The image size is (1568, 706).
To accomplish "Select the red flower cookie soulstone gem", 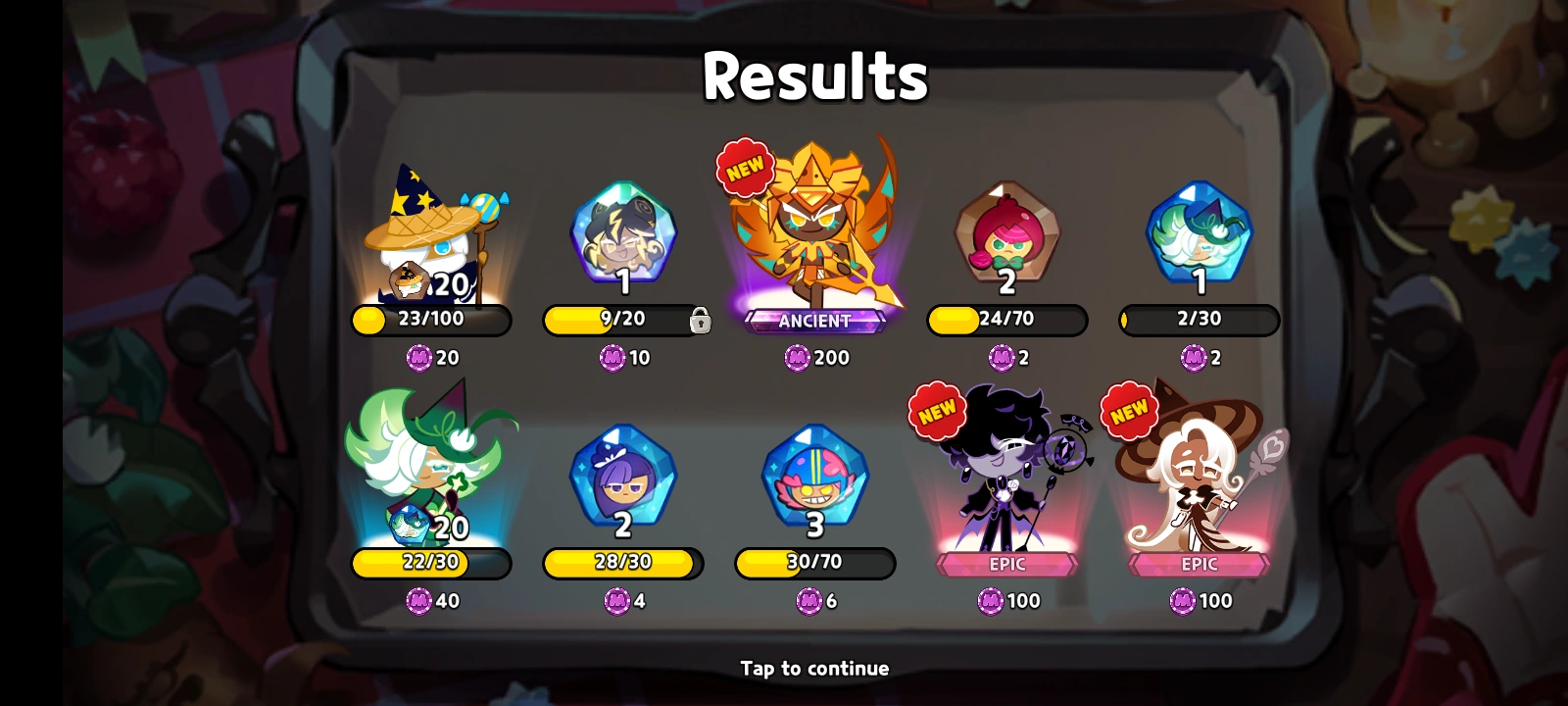I will pos(1007,235).
